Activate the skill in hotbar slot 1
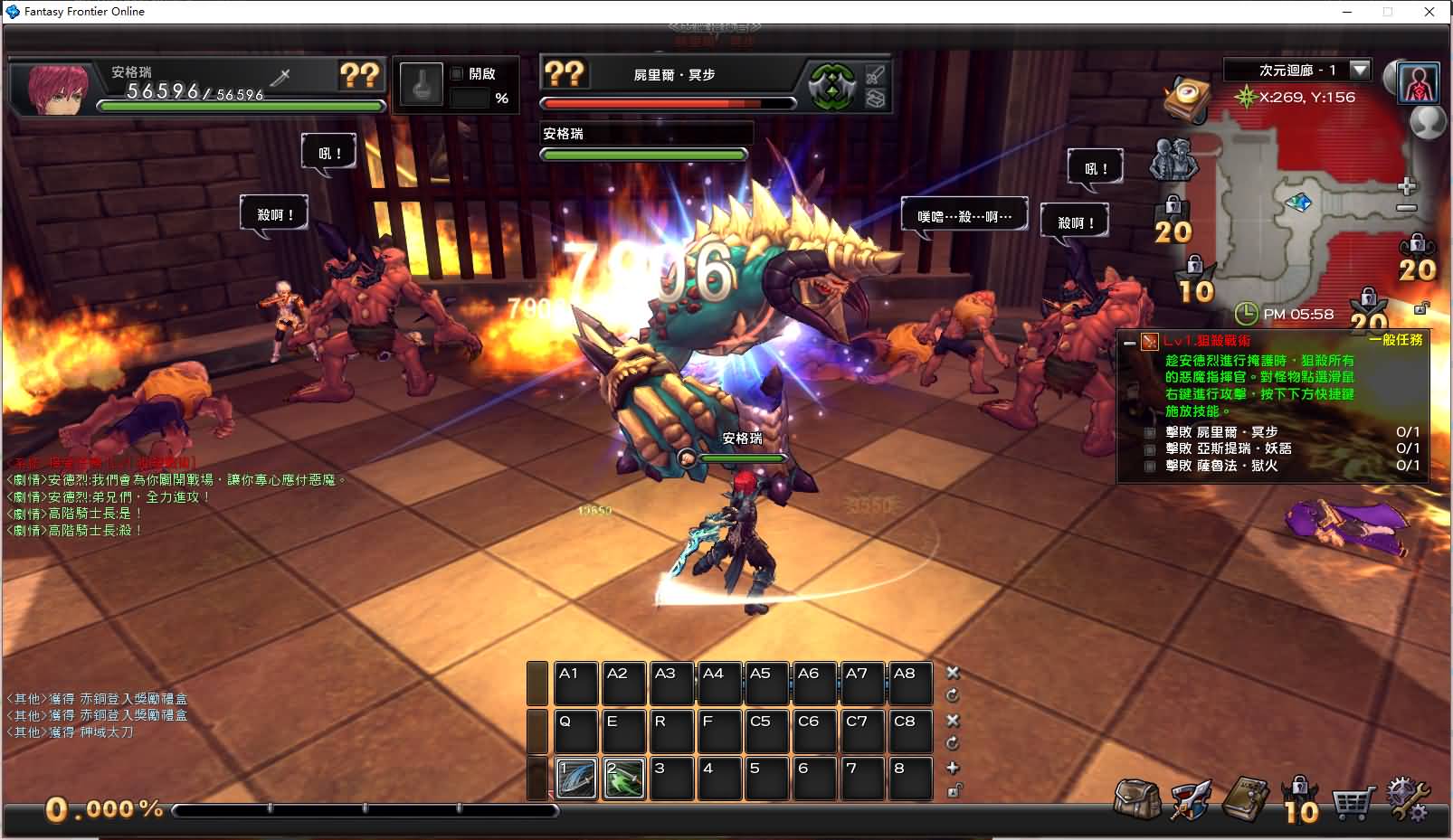Viewport: 1453px width, 840px height. tap(576, 779)
